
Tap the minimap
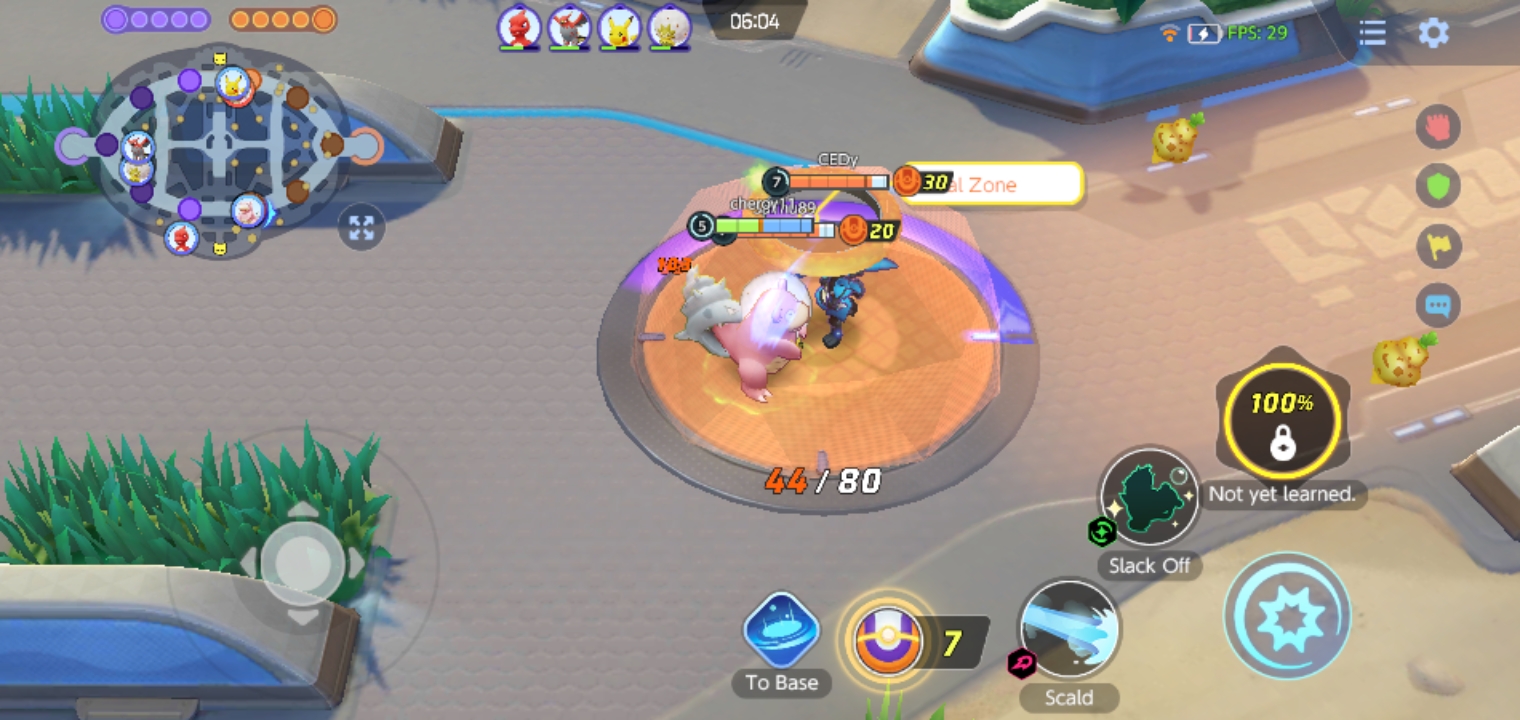(x=220, y=150)
